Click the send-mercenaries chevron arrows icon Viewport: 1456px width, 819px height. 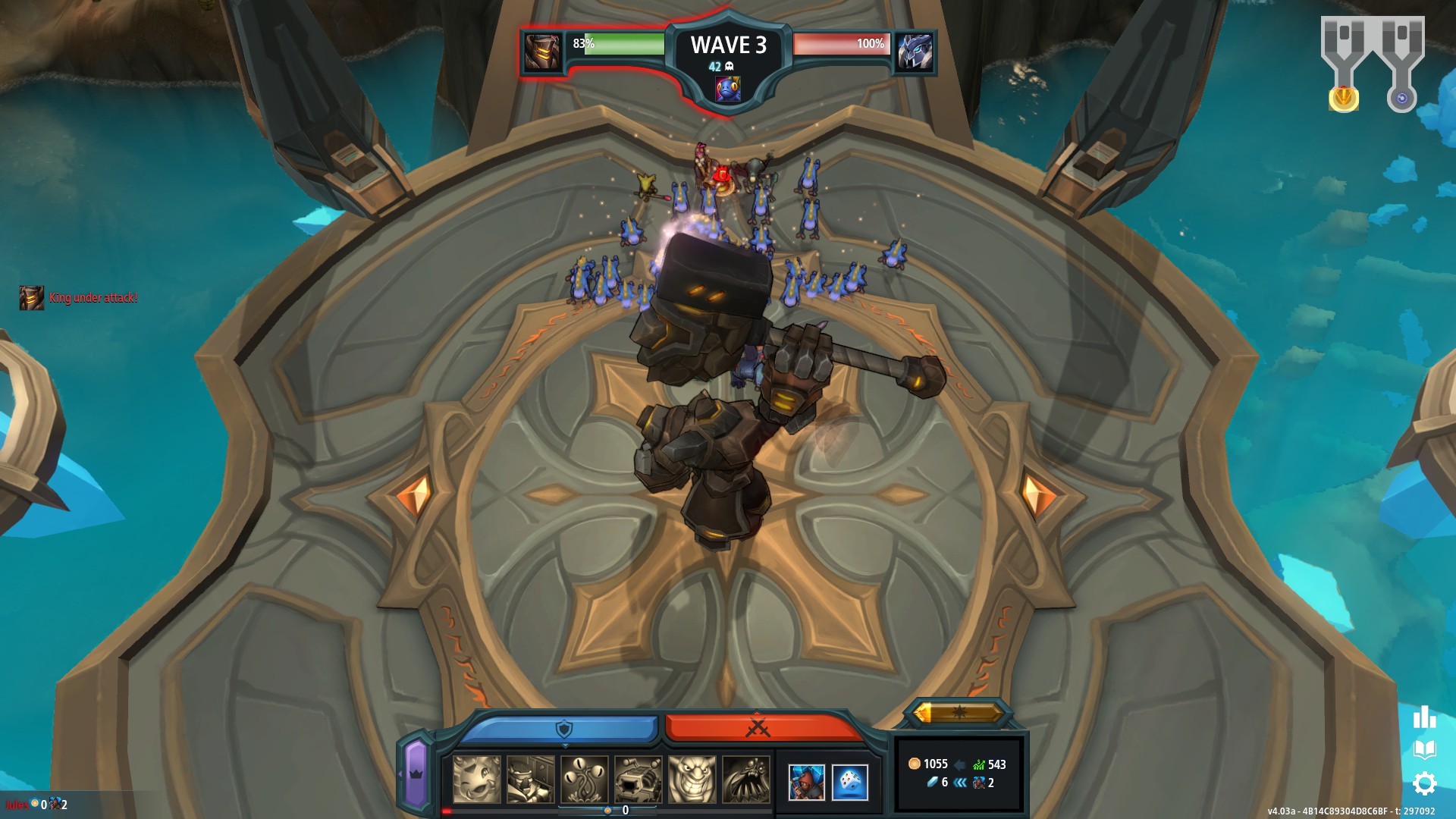coord(960,784)
